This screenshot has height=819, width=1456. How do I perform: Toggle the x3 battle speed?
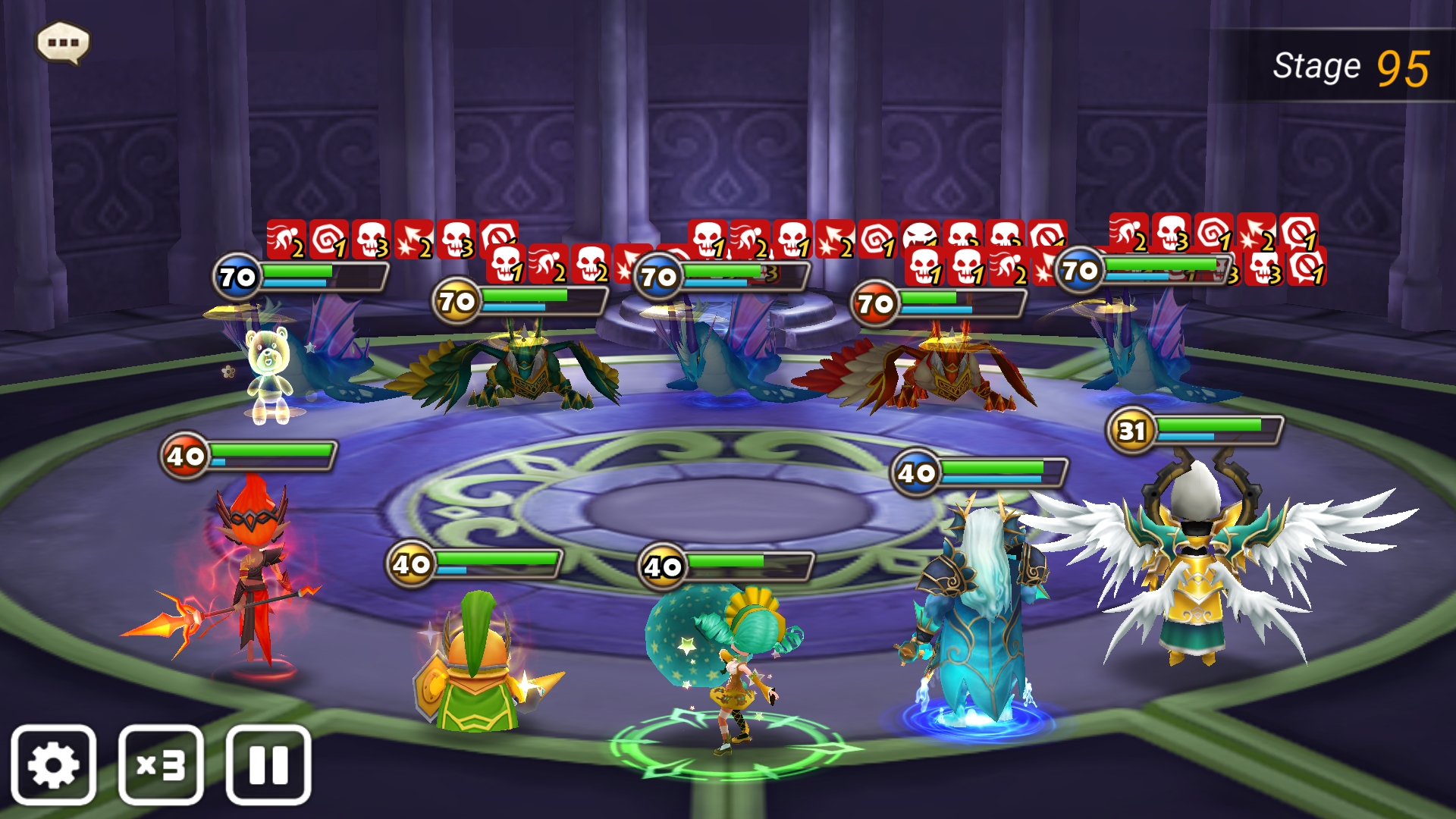pos(161,764)
